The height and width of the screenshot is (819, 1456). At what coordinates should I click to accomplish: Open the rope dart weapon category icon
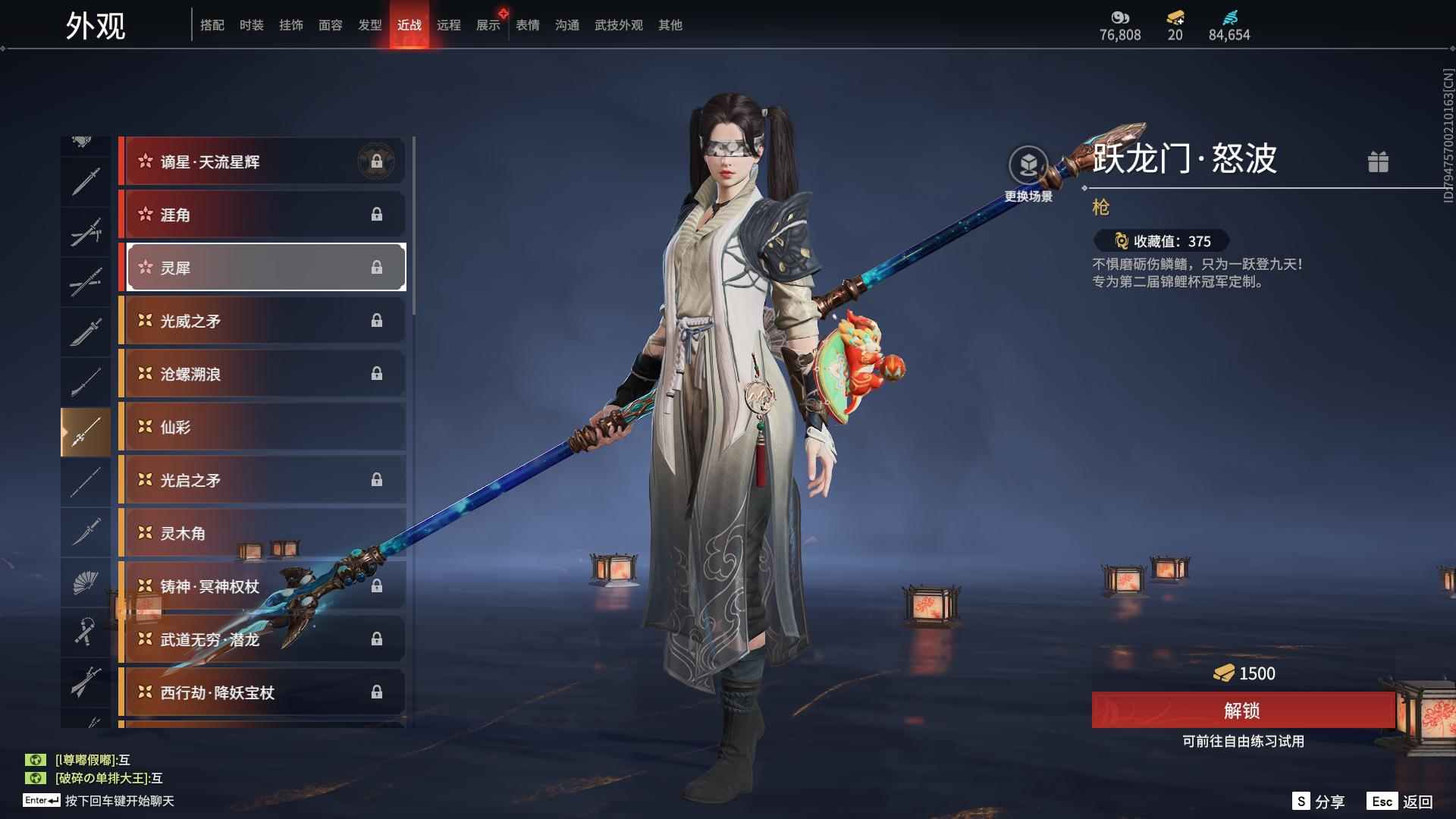tap(86, 634)
